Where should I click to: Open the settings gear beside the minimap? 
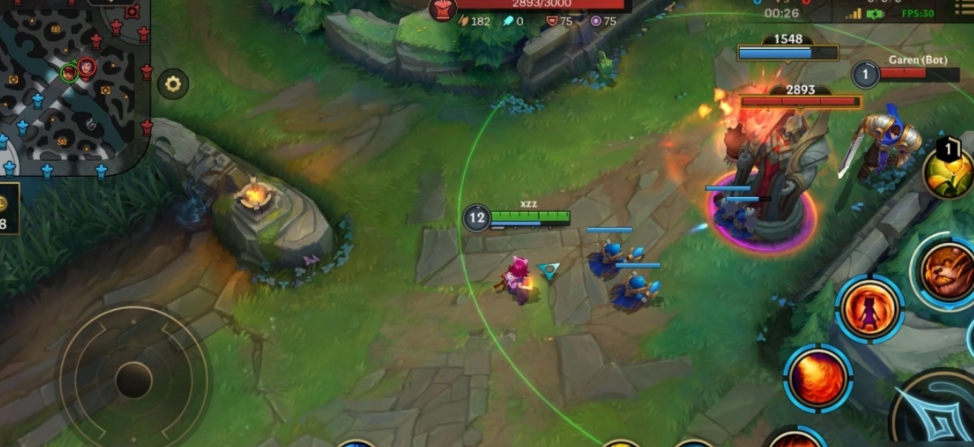tap(174, 84)
